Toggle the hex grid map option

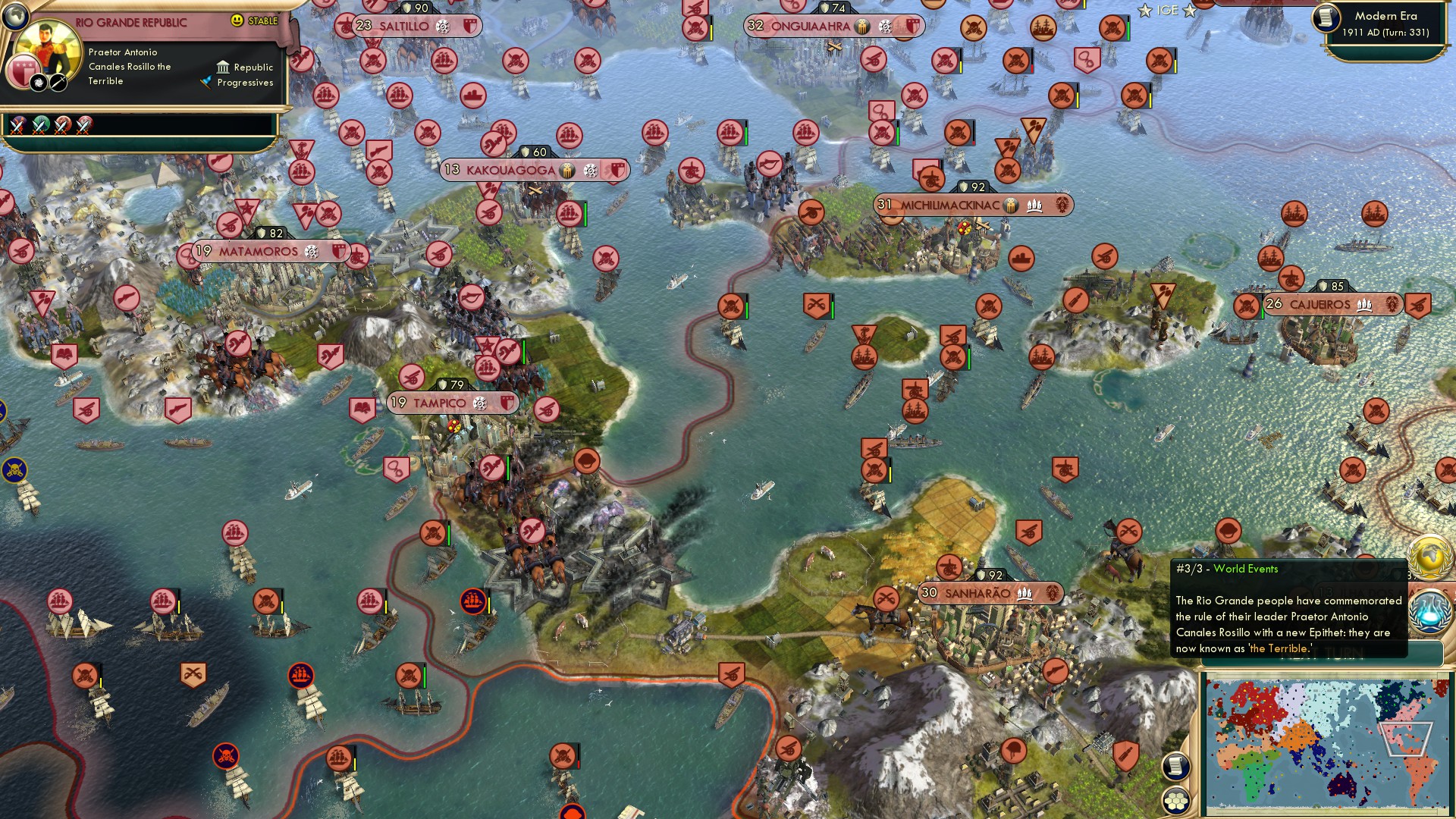click(1175, 801)
